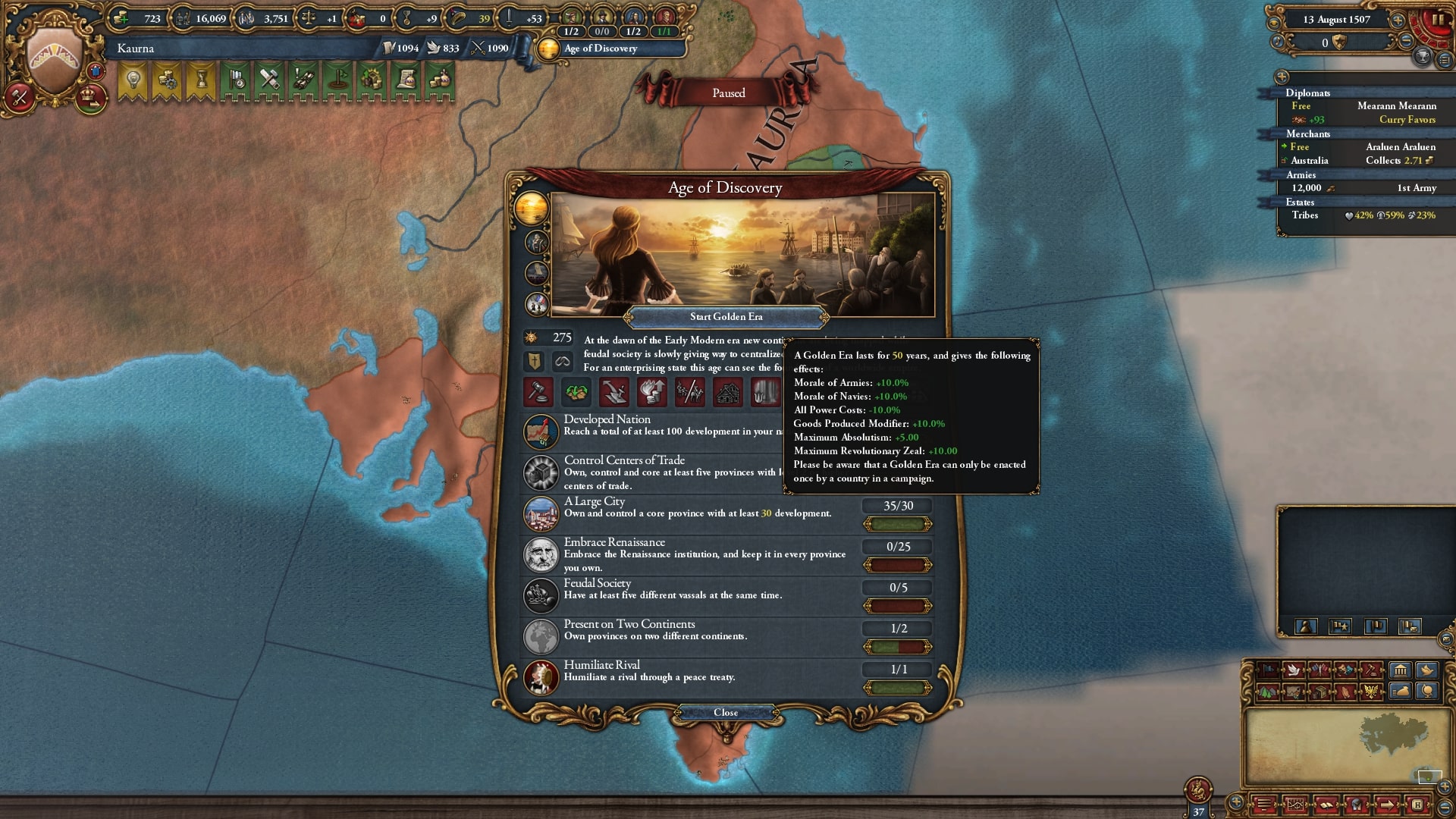
Task: Start the Golden Era
Action: pos(726,317)
